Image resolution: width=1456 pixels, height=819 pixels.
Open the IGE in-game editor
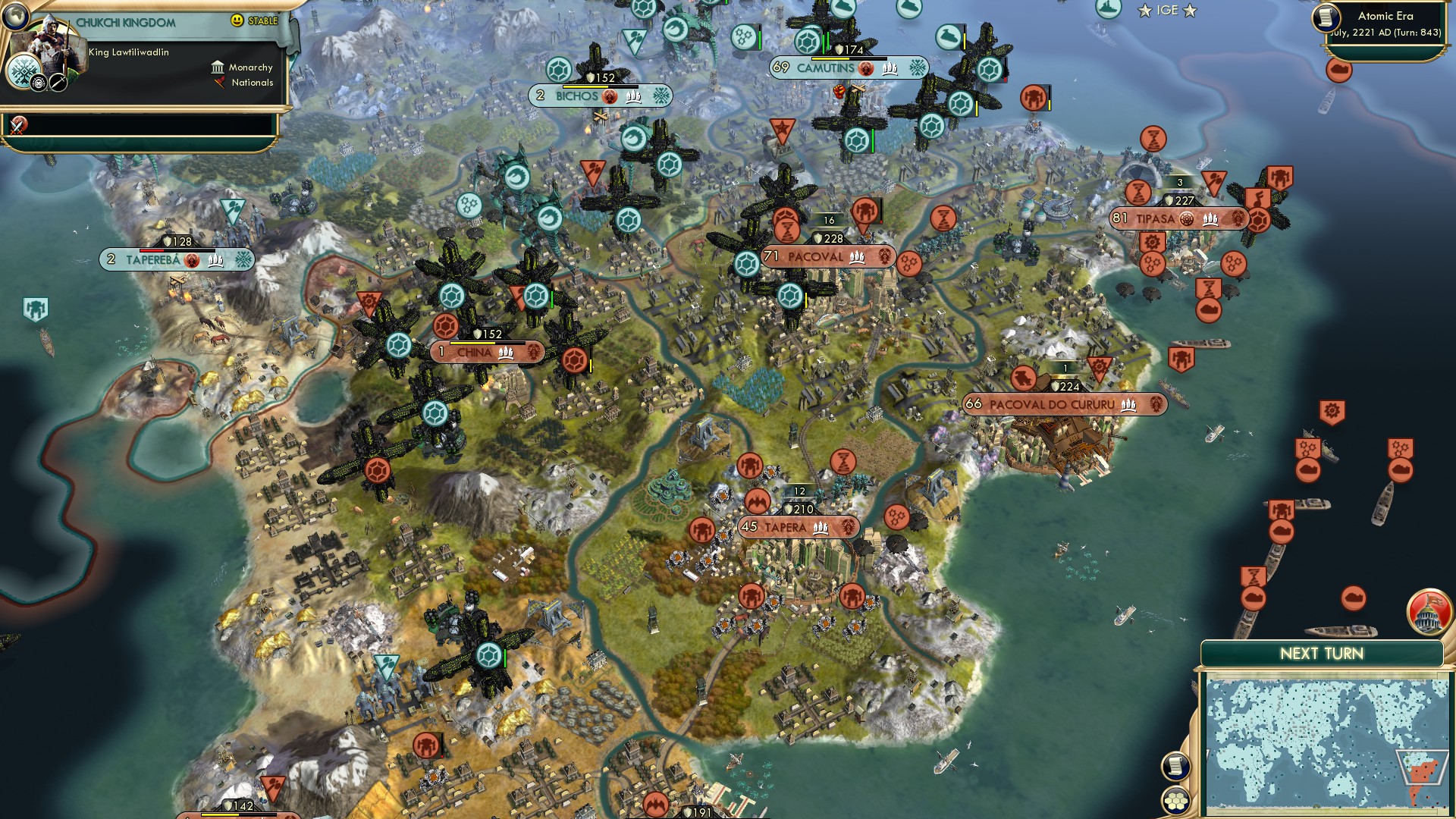(1167, 11)
